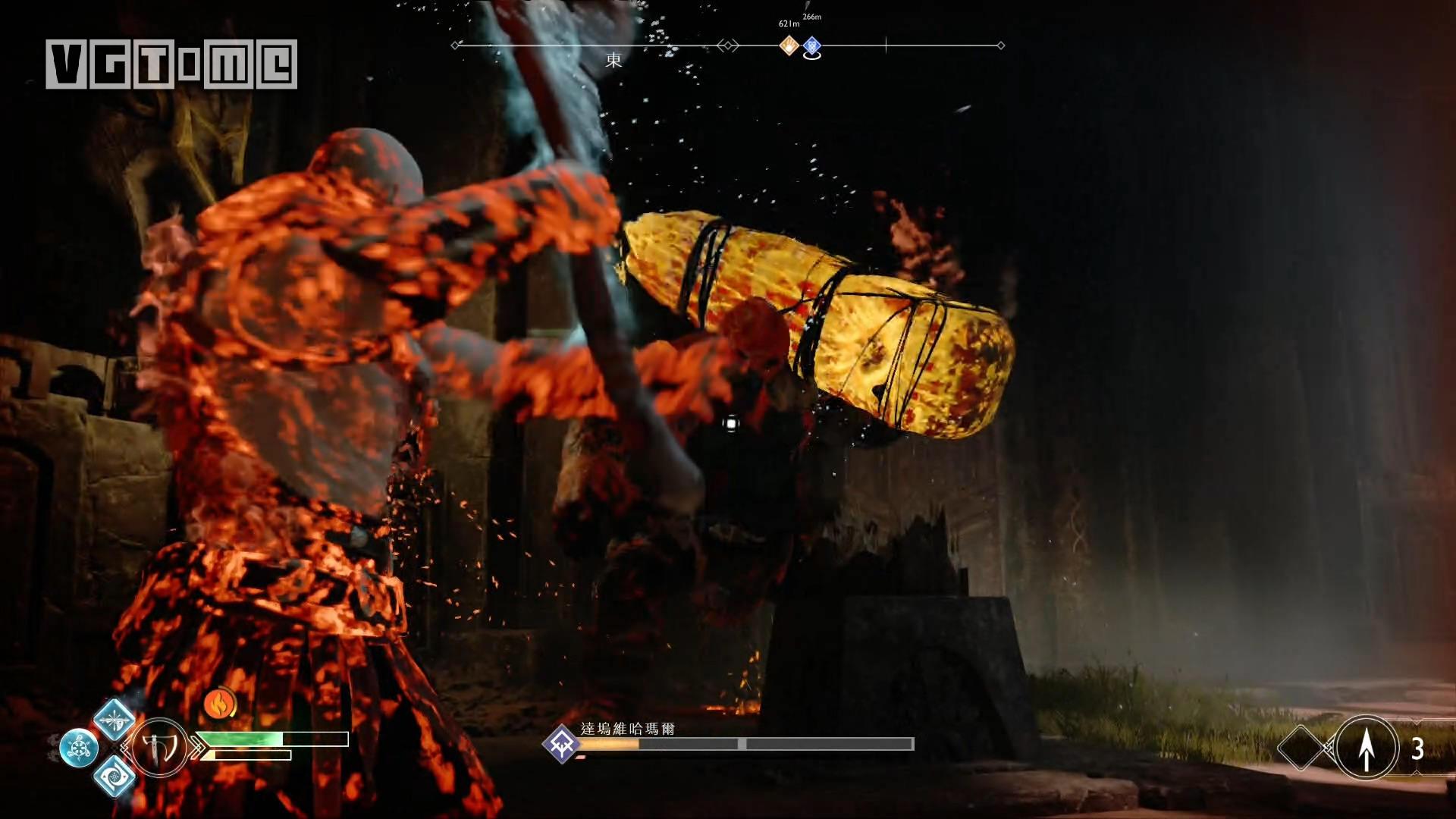Select the blue tracked objective compass marker
This screenshot has width=1456, height=819.
tap(811, 46)
